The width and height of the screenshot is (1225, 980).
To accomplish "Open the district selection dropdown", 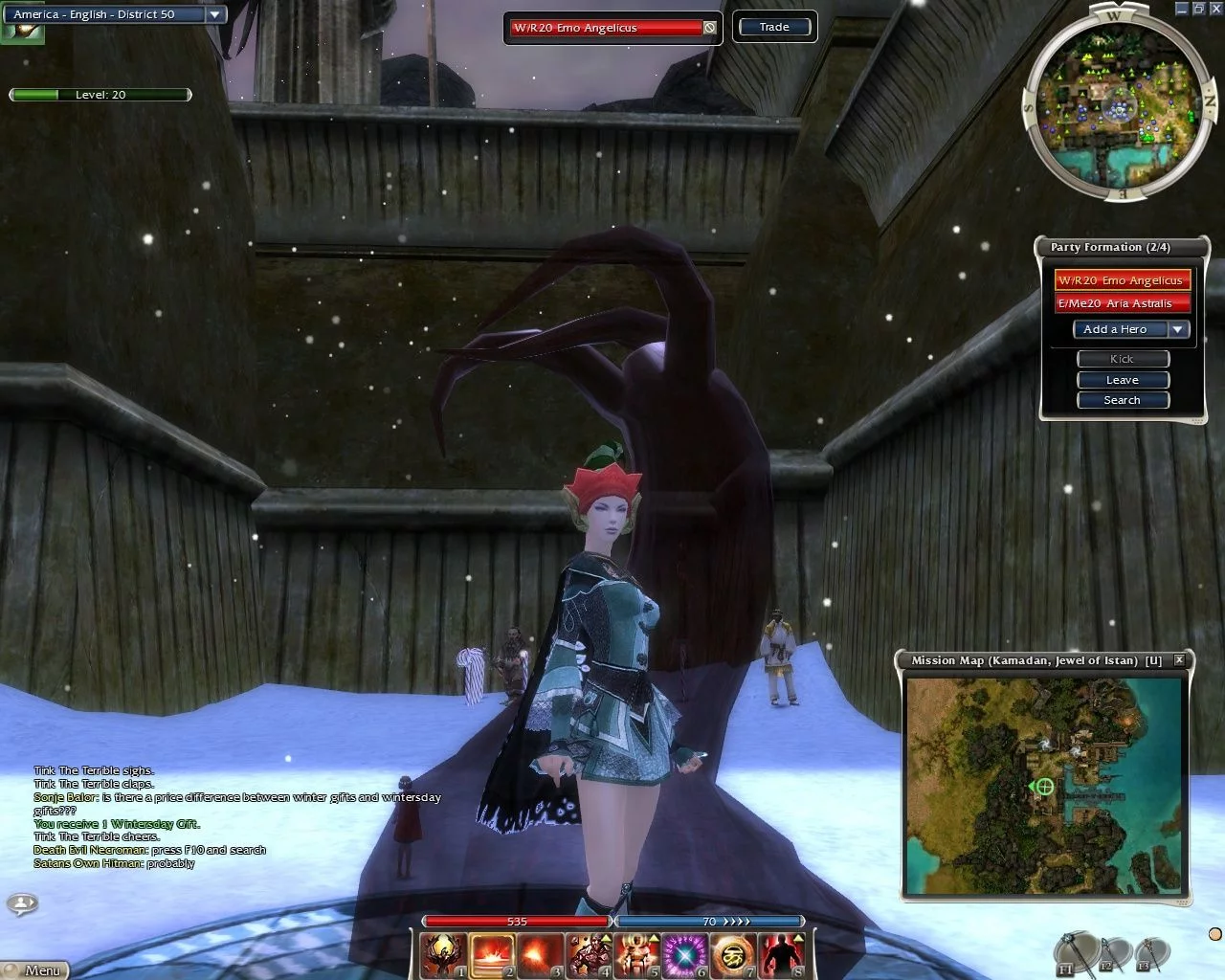I will click(x=215, y=14).
